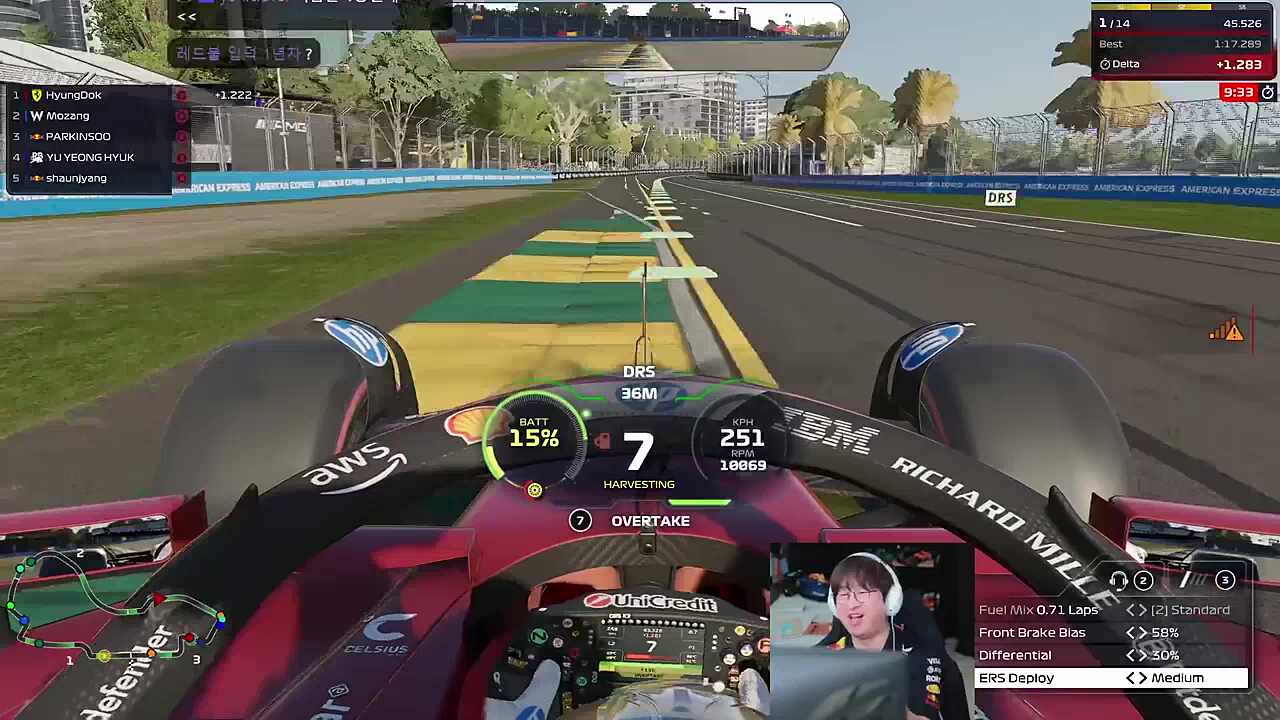Screen dimensions: 1280x720
Task: Click the double-arrow collapse on chat overlay
Action: (186, 17)
